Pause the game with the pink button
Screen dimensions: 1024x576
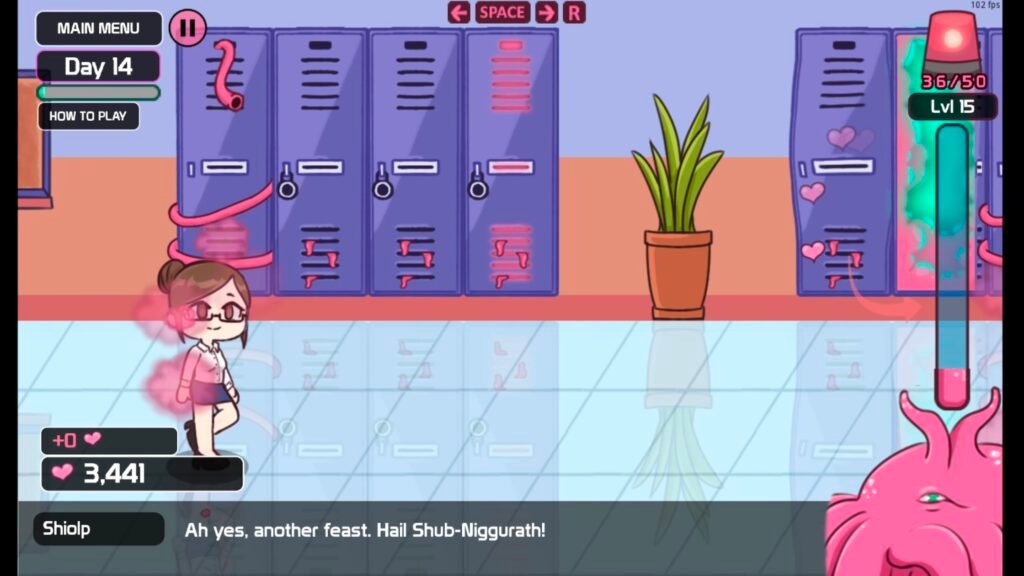(x=187, y=28)
